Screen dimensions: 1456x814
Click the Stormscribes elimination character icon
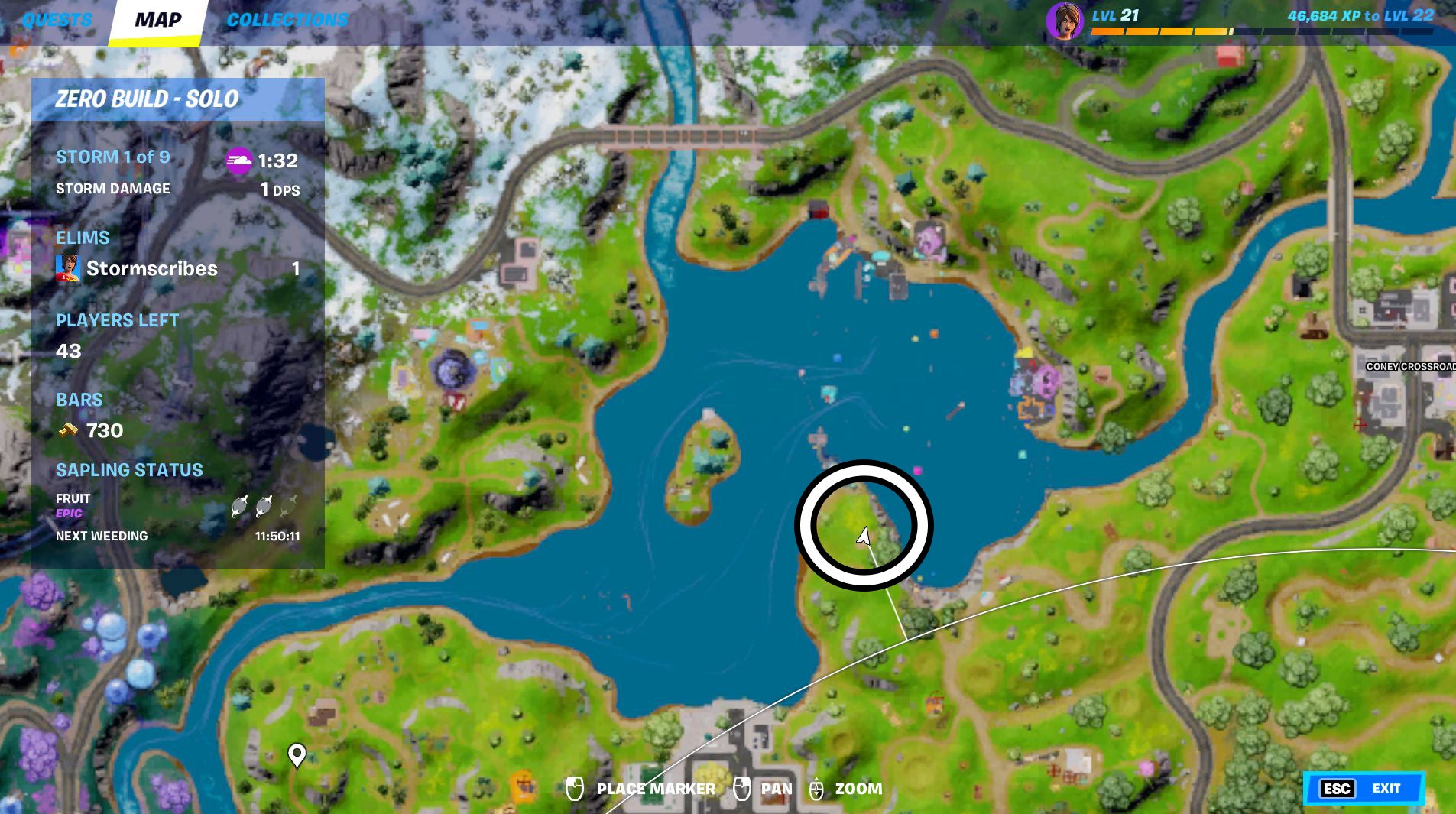(x=67, y=268)
